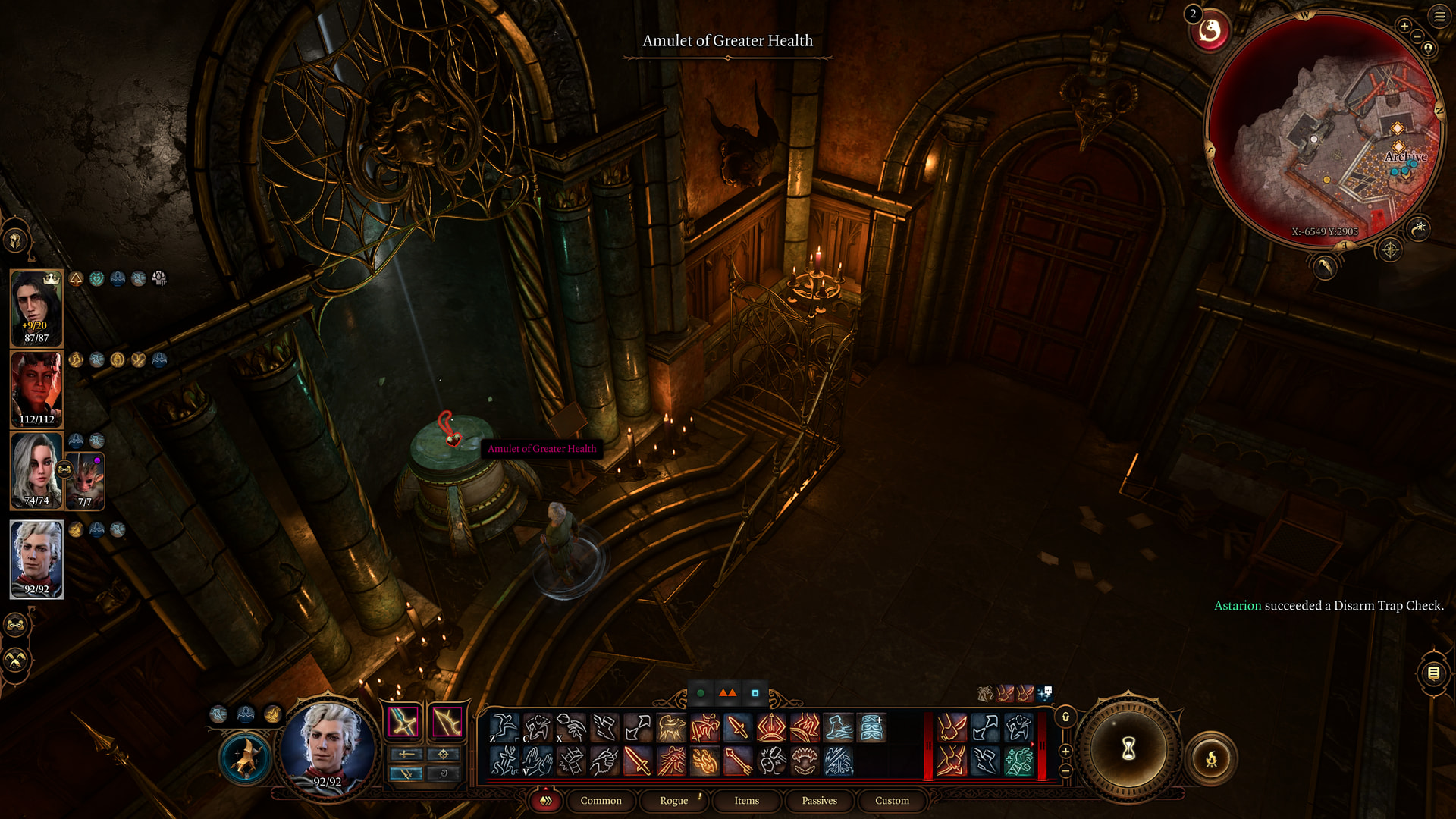This screenshot has width=1456, height=819.
Task: Activate the flaming hand ability icon
Action: (x=704, y=761)
